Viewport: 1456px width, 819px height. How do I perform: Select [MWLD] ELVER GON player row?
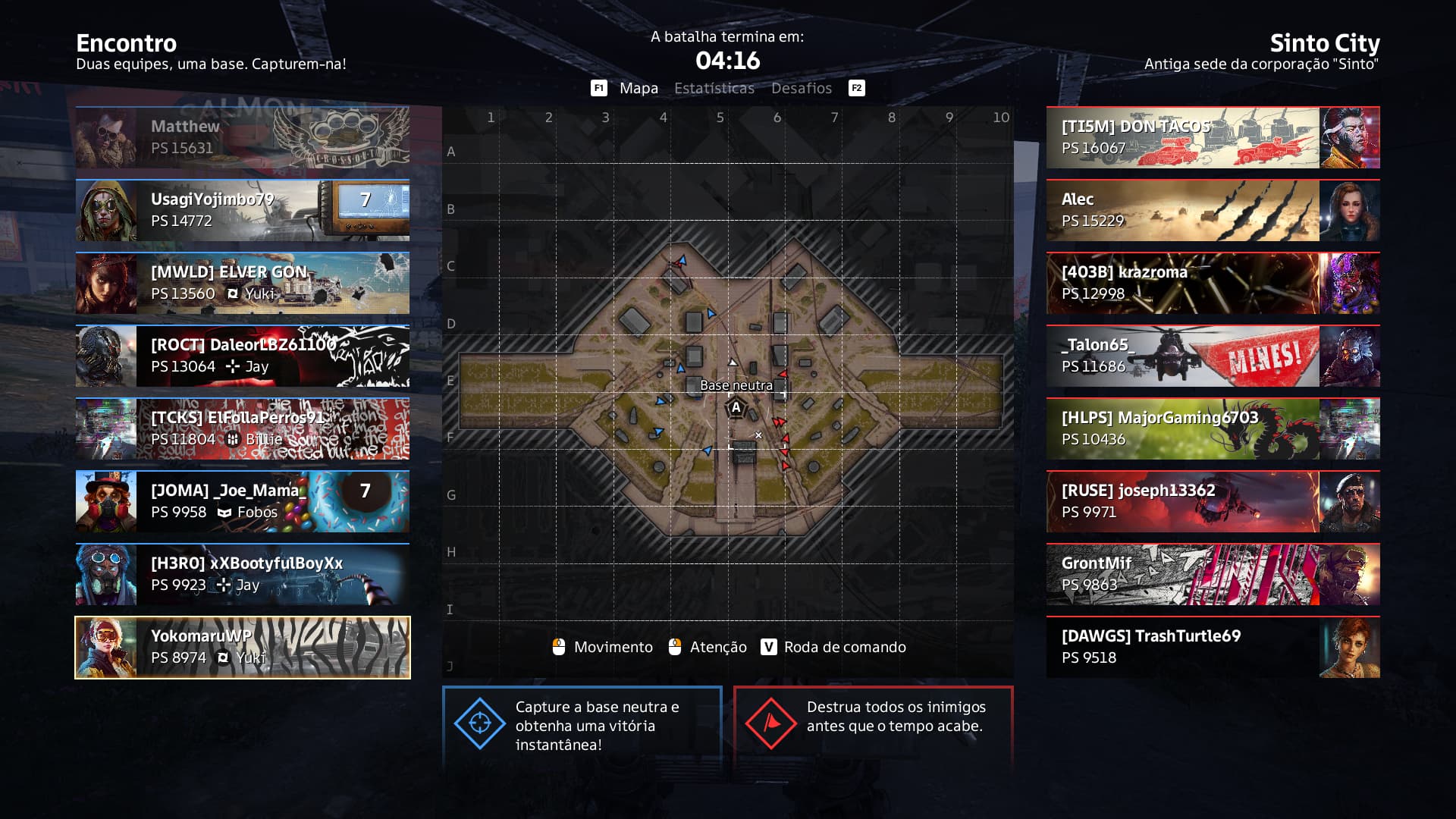point(243,283)
